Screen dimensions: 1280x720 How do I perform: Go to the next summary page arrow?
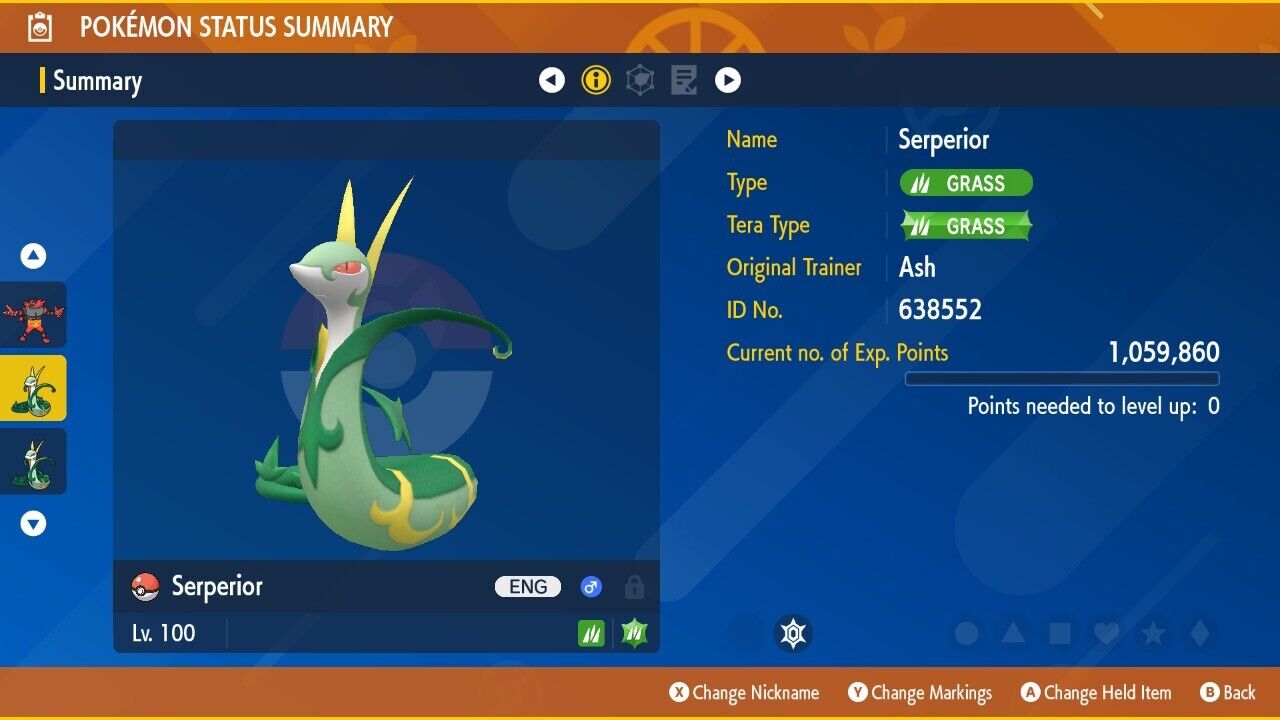(728, 80)
